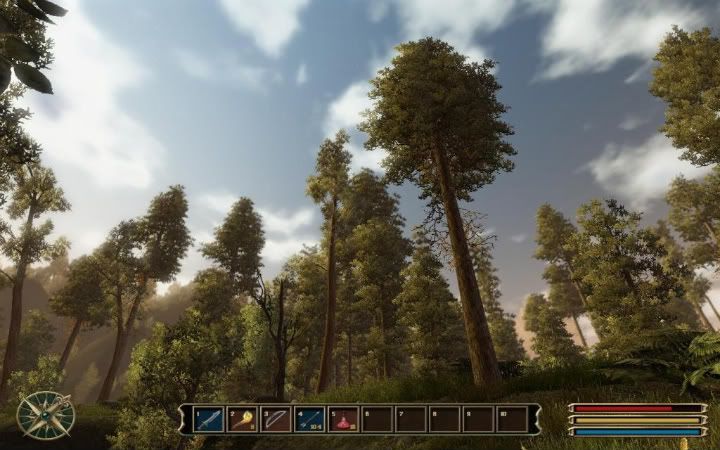
Task: Use the red potion in the hotbar
Action: coord(343,419)
